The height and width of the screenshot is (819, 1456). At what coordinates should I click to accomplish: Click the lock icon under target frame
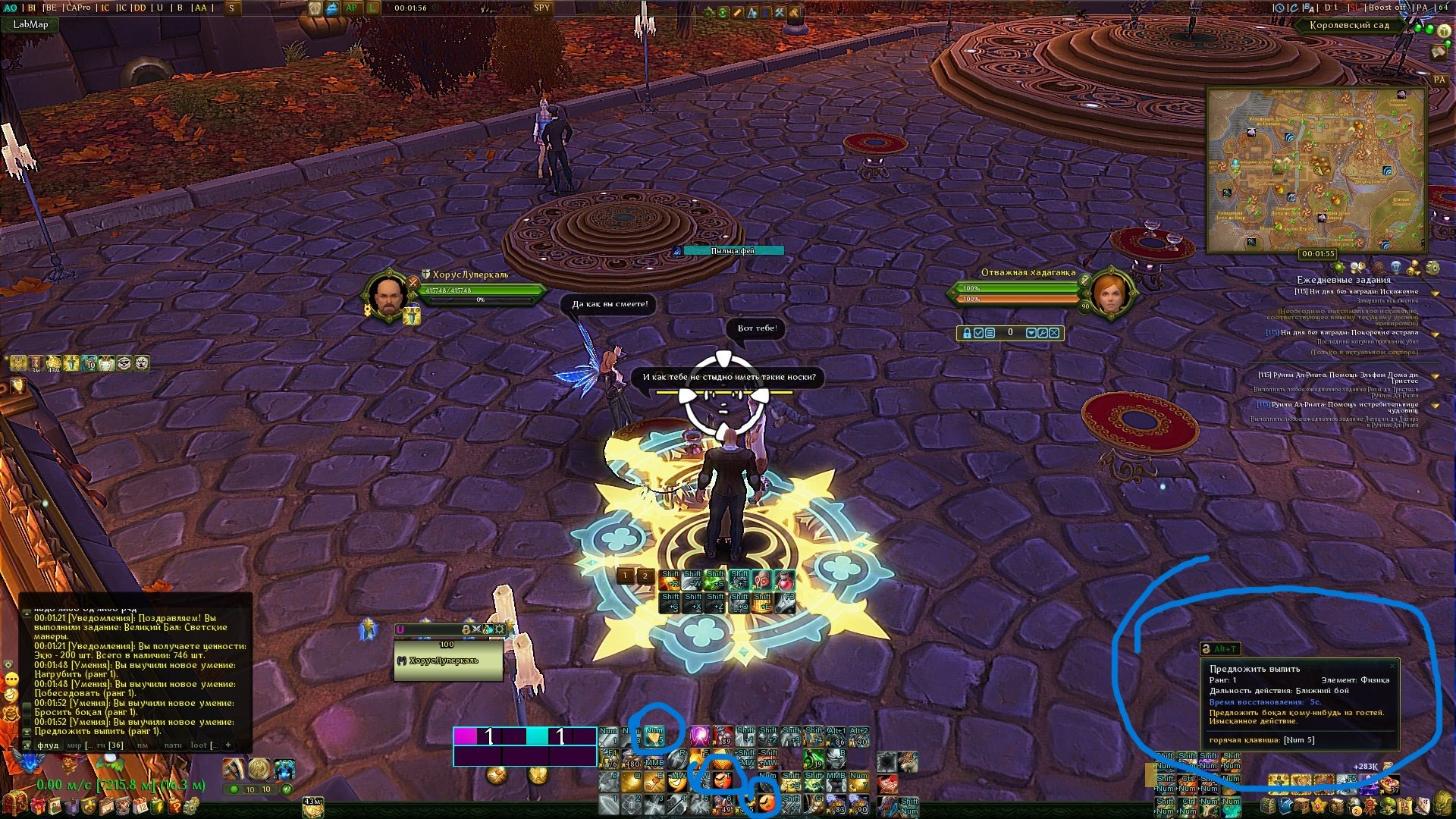coord(966,333)
